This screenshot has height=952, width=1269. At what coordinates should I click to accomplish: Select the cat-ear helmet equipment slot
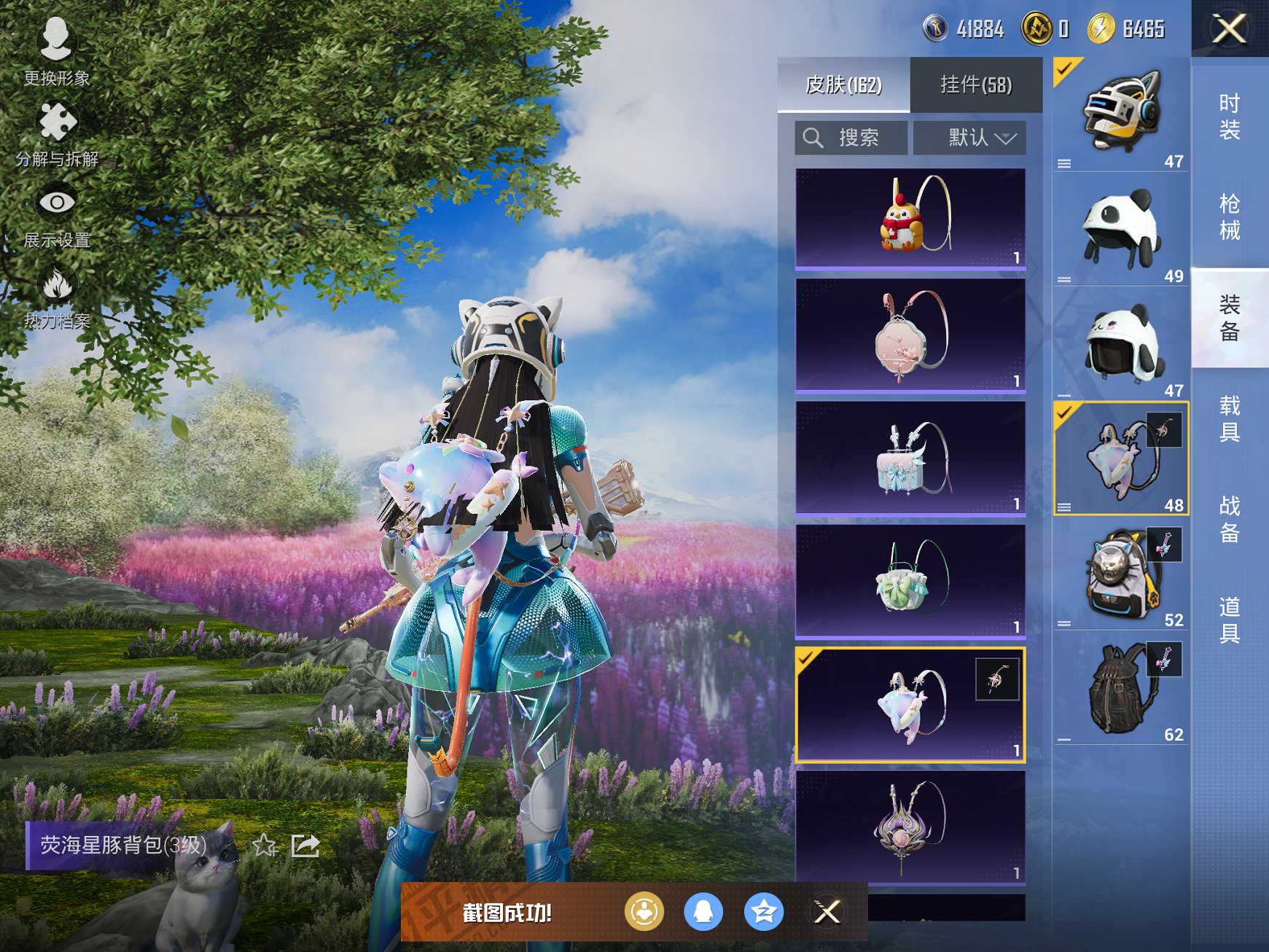pyautogui.click(x=1121, y=114)
